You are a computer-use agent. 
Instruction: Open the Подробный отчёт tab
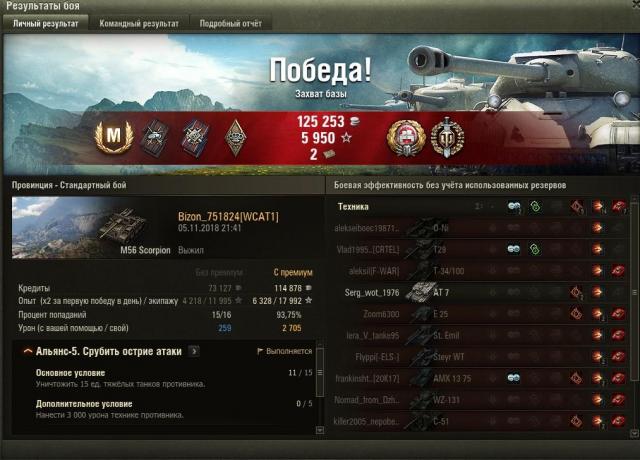229,22
